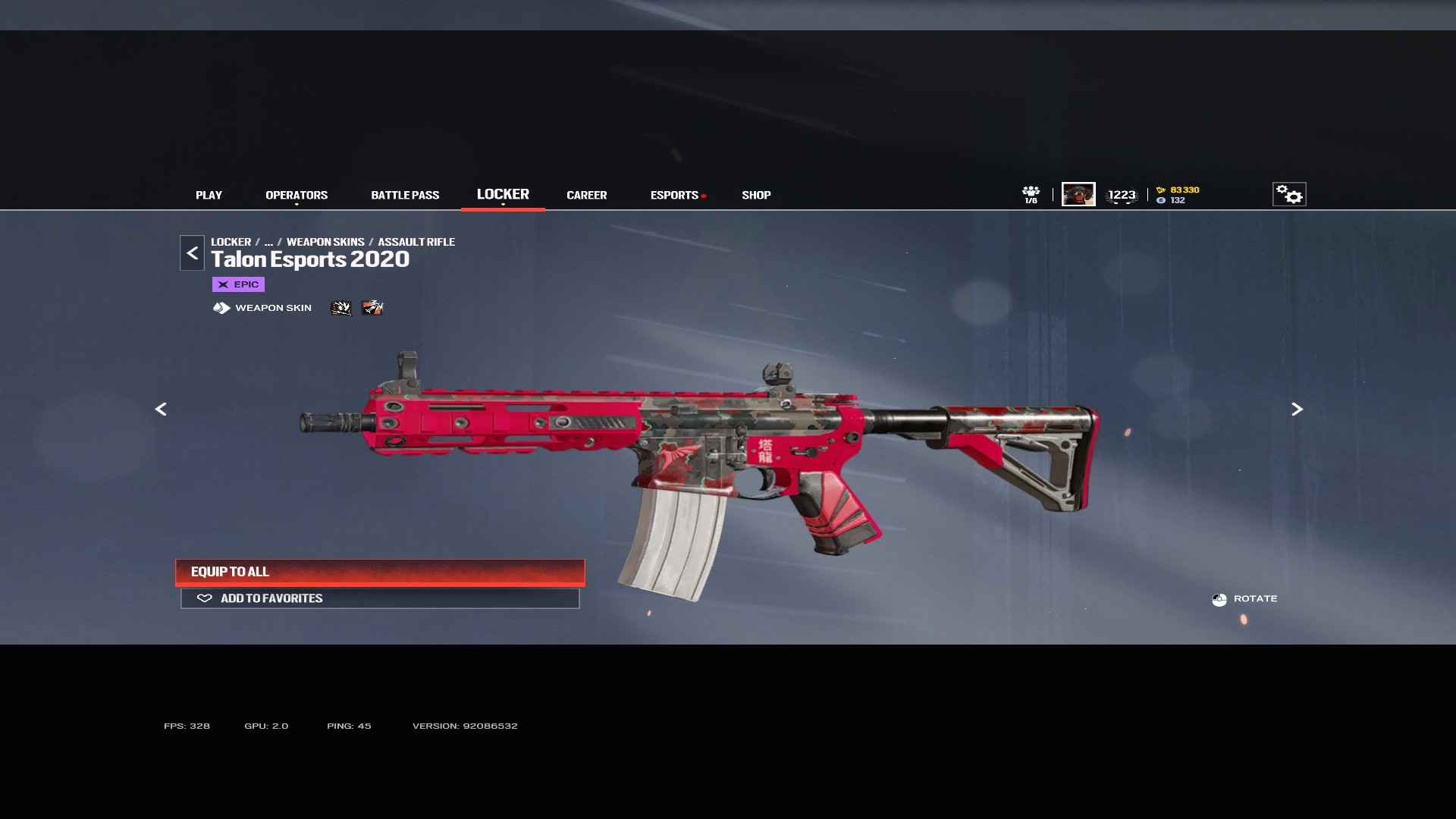Follow the Locker breadcrumb link
Viewport: 1456px width, 819px height.
231,242
